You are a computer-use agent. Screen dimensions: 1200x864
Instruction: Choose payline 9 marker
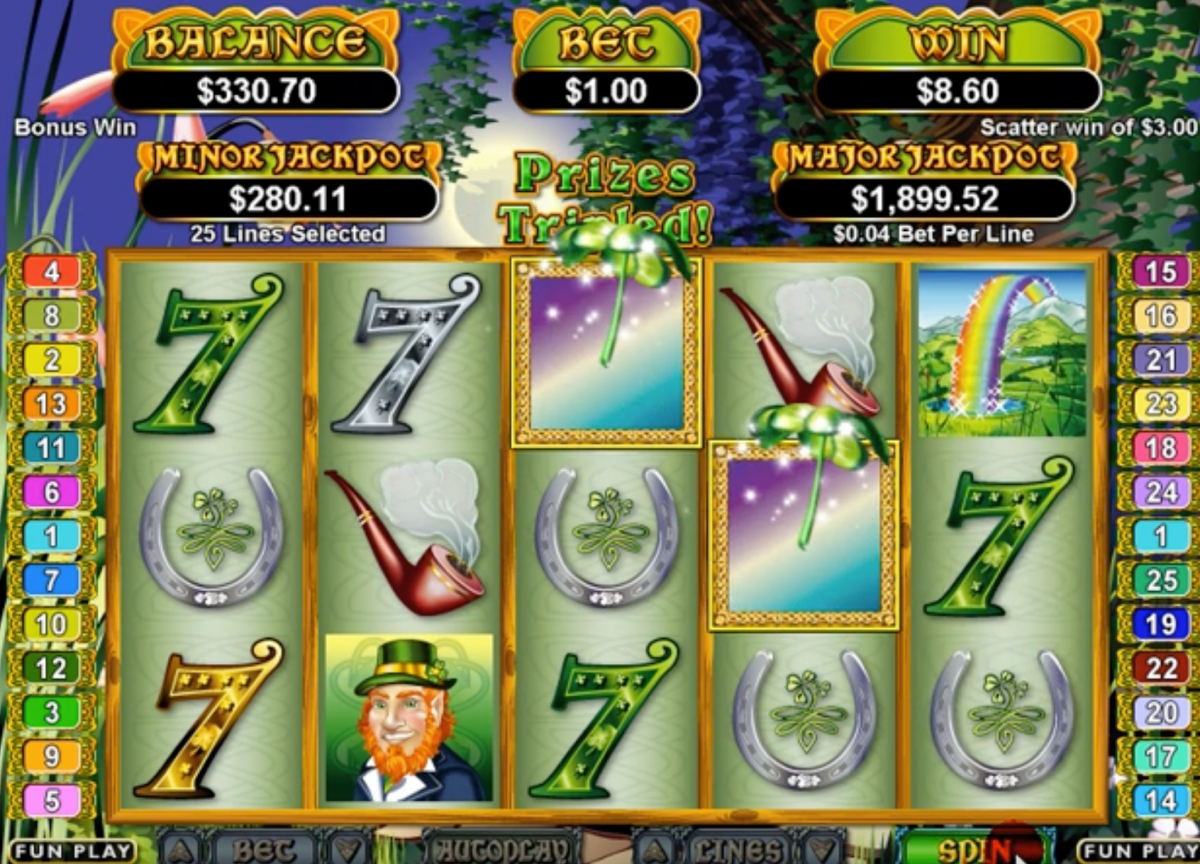click(x=51, y=757)
